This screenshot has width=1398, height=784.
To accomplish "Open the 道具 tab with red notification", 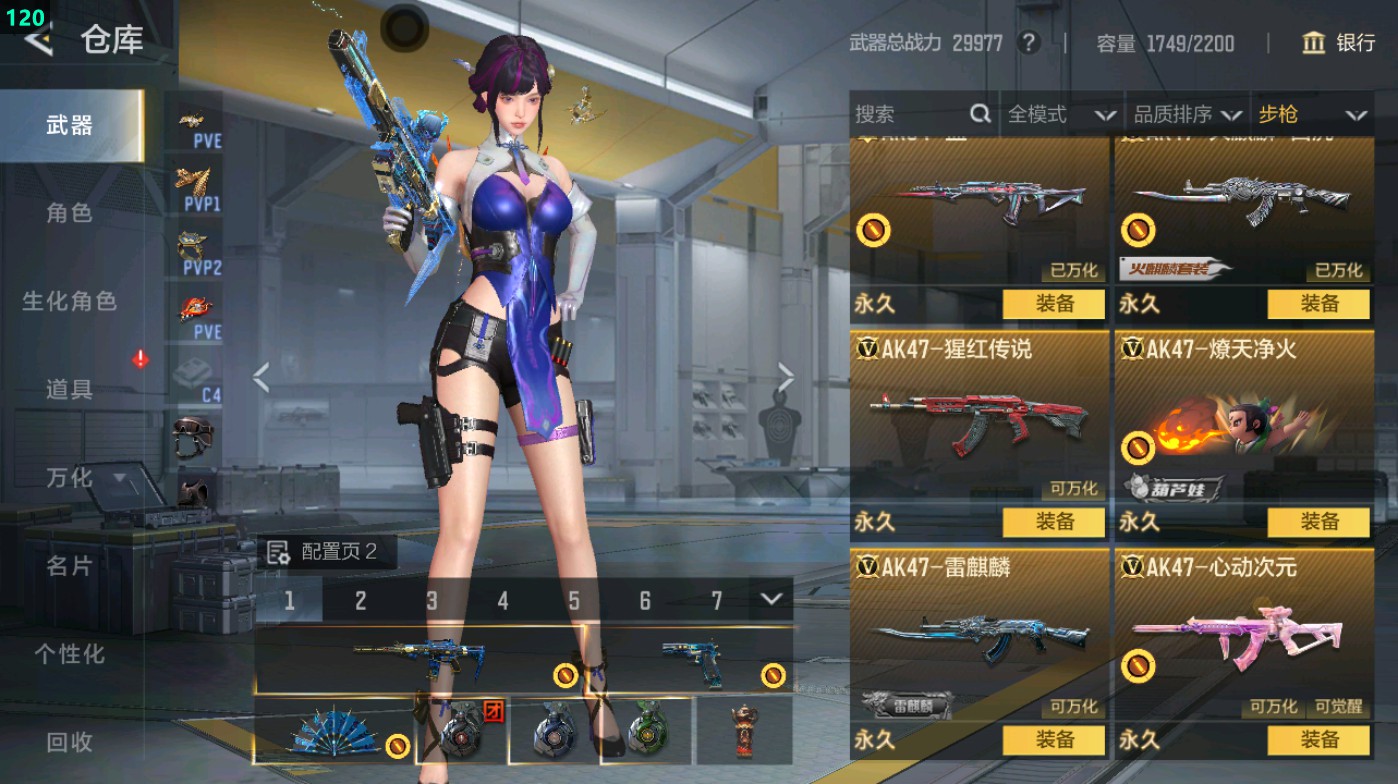I will coord(70,390).
